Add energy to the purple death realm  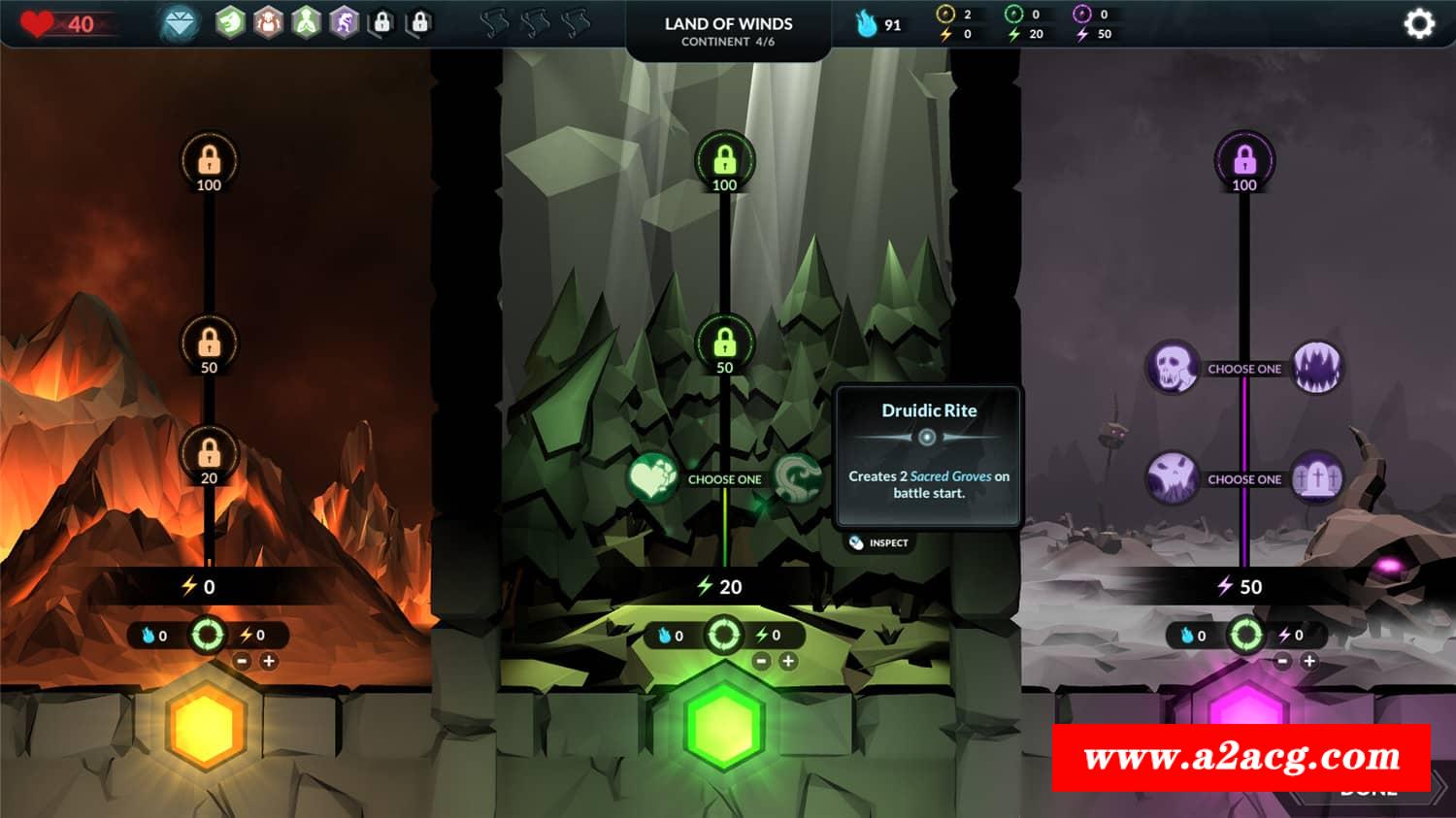point(1308,662)
